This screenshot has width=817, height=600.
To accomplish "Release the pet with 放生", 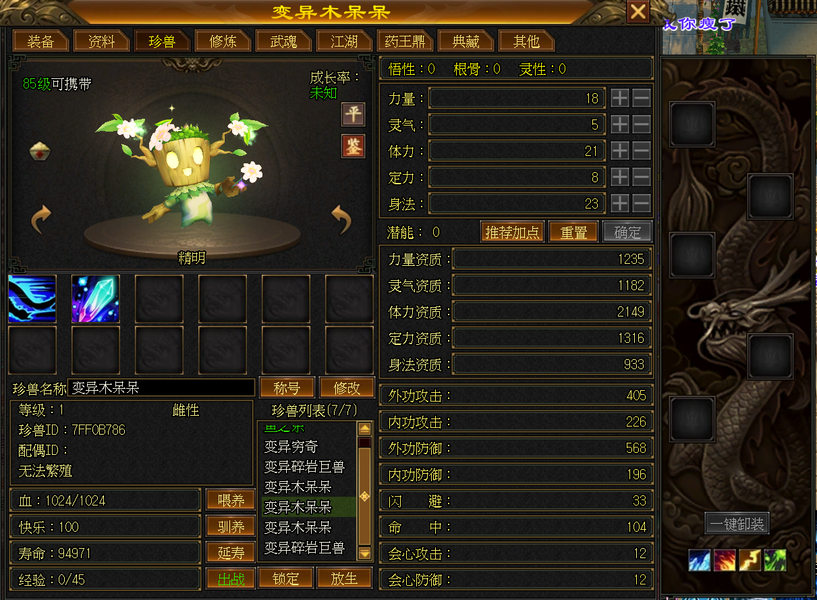I will [x=344, y=578].
